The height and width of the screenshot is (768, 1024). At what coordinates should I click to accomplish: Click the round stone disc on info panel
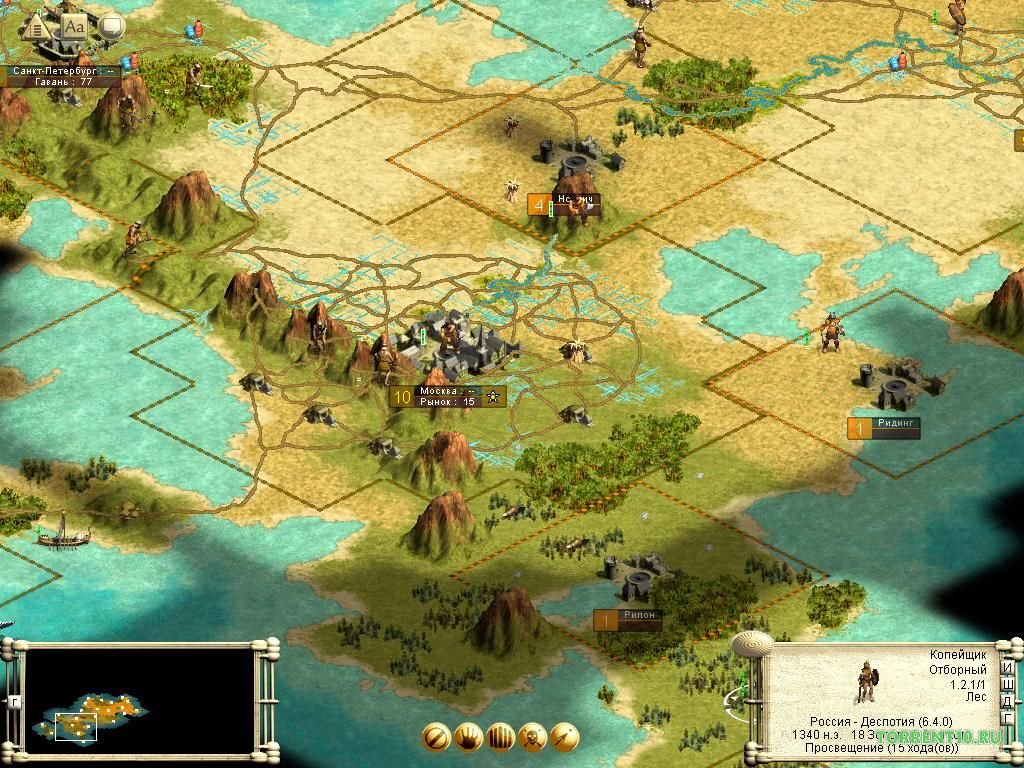[x=752, y=646]
